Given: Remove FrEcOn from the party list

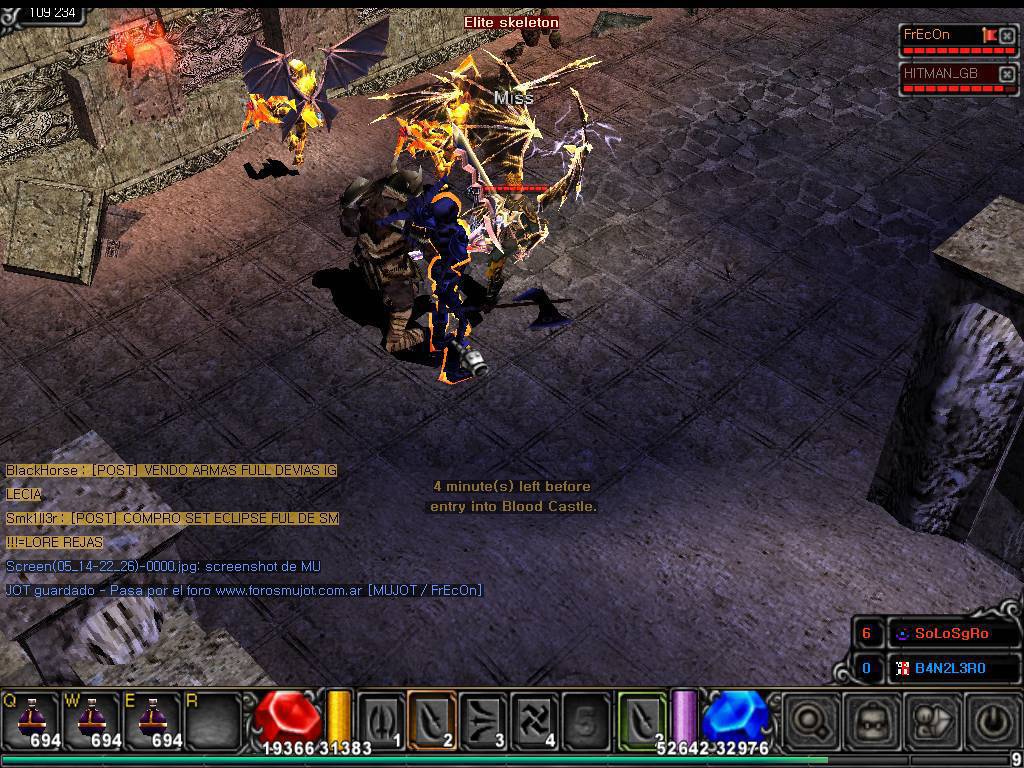Looking at the screenshot, I should (x=1007, y=36).
